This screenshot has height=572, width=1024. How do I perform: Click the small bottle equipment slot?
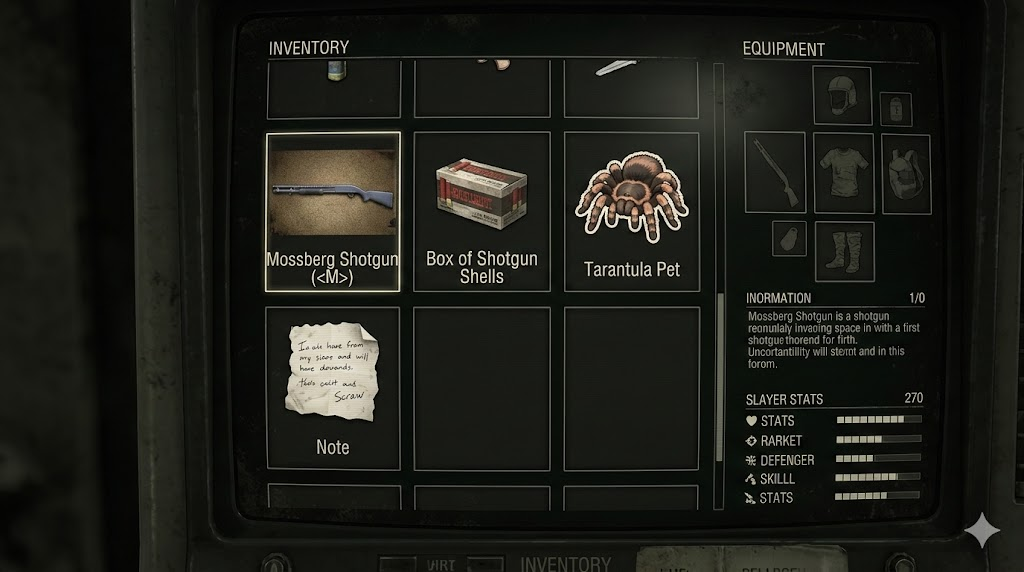pyautogui.click(x=895, y=109)
